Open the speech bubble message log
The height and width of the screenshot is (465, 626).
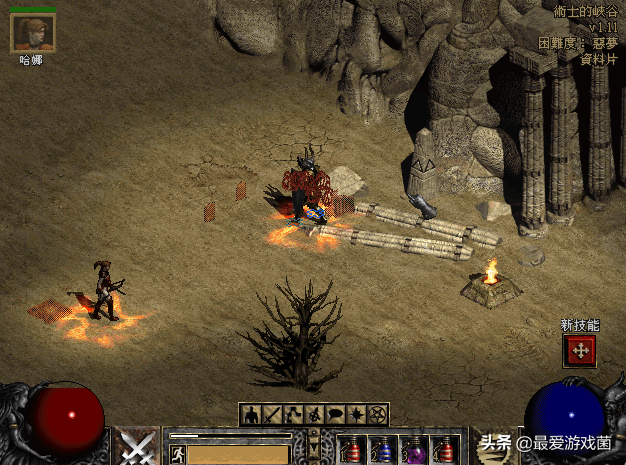(x=336, y=414)
